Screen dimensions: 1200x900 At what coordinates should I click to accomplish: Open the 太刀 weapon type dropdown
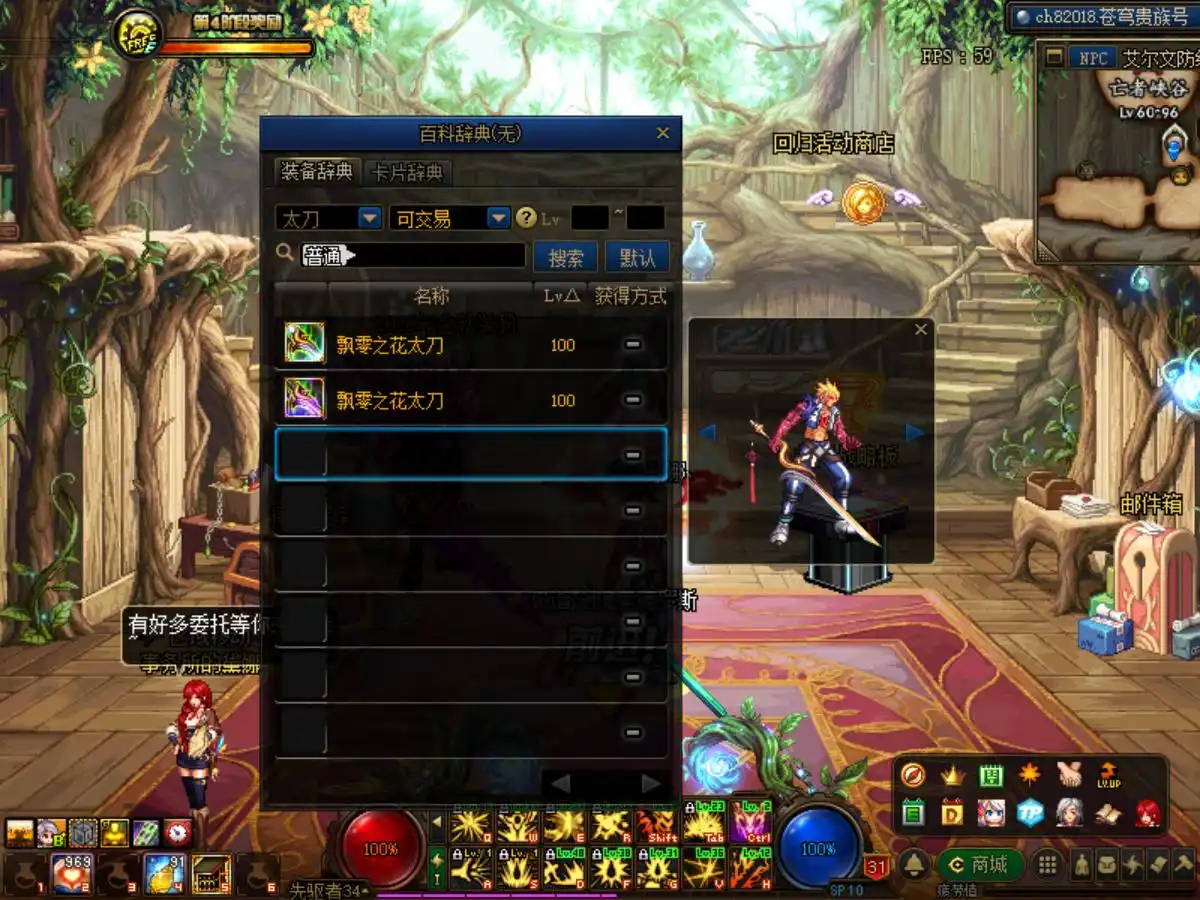click(369, 218)
